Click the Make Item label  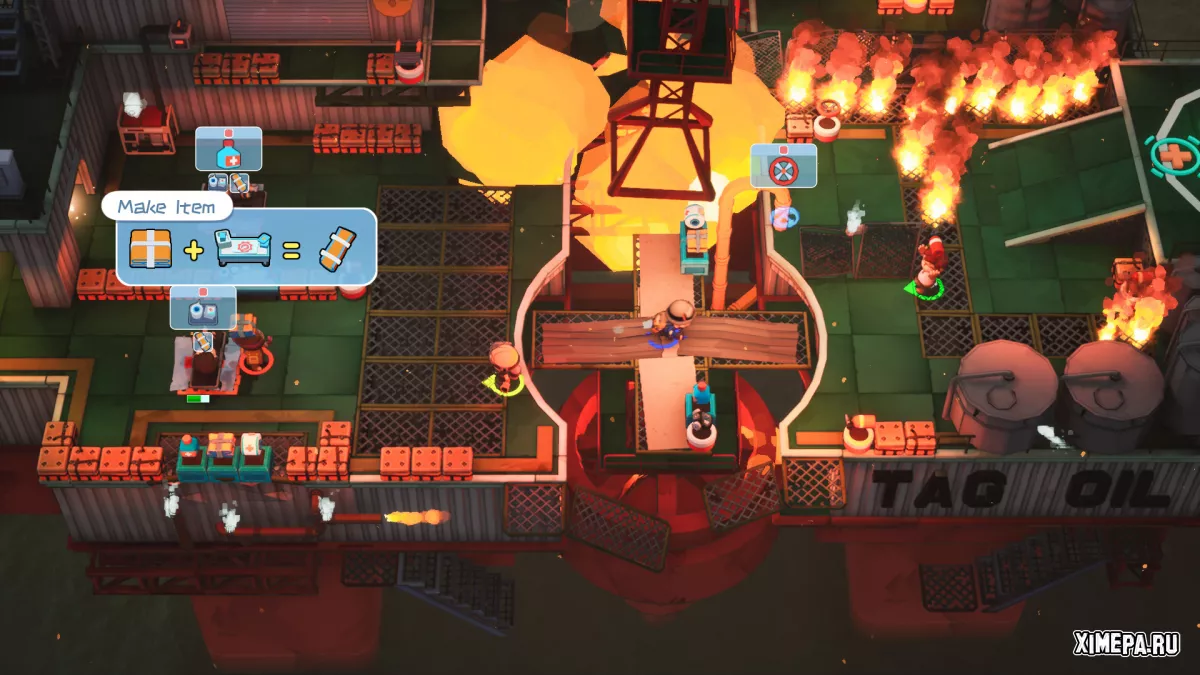pos(166,207)
